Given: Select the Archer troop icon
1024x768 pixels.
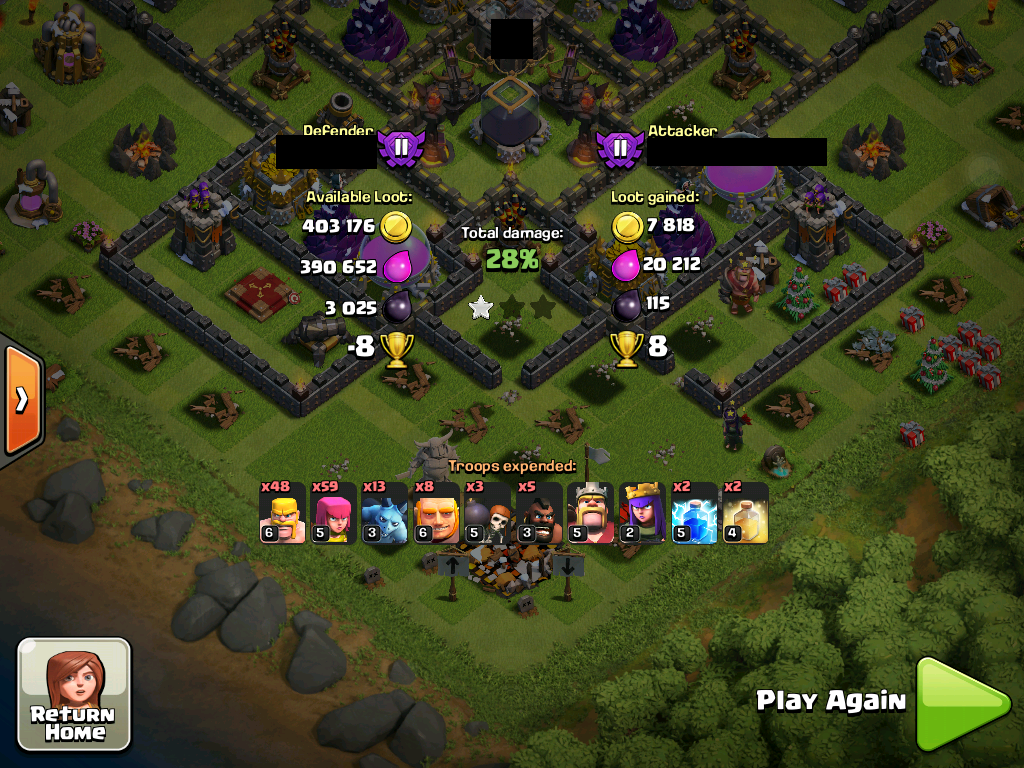Looking at the screenshot, I should tap(334, 513).
